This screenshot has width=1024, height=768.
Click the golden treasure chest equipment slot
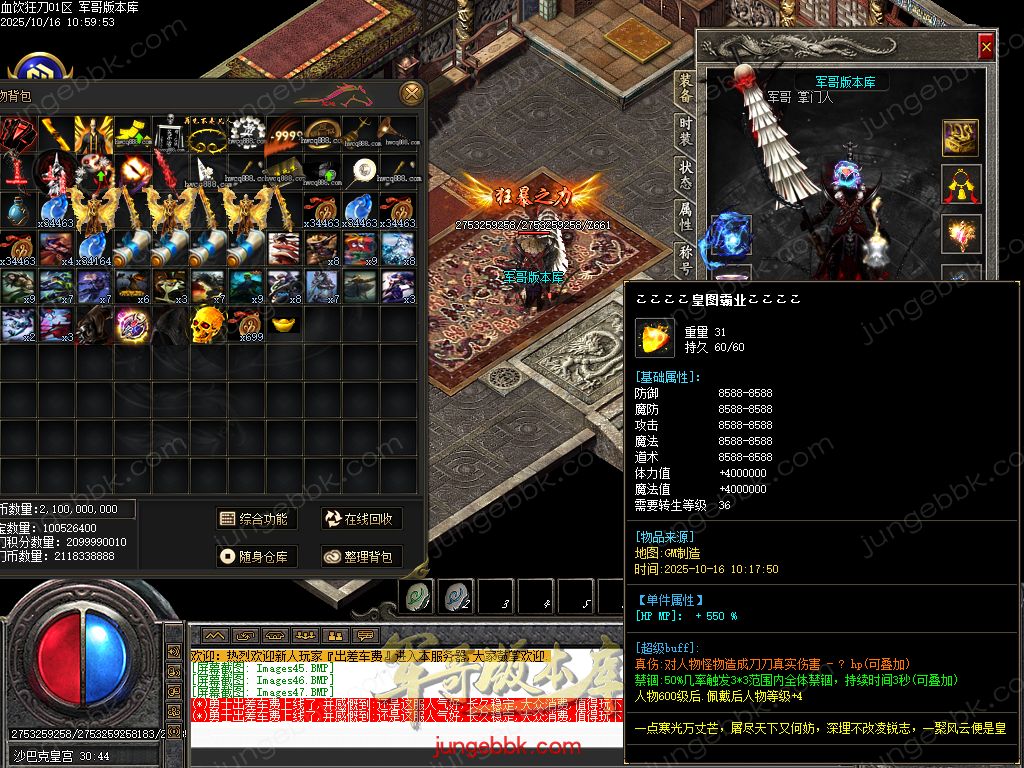click(962, 139)
